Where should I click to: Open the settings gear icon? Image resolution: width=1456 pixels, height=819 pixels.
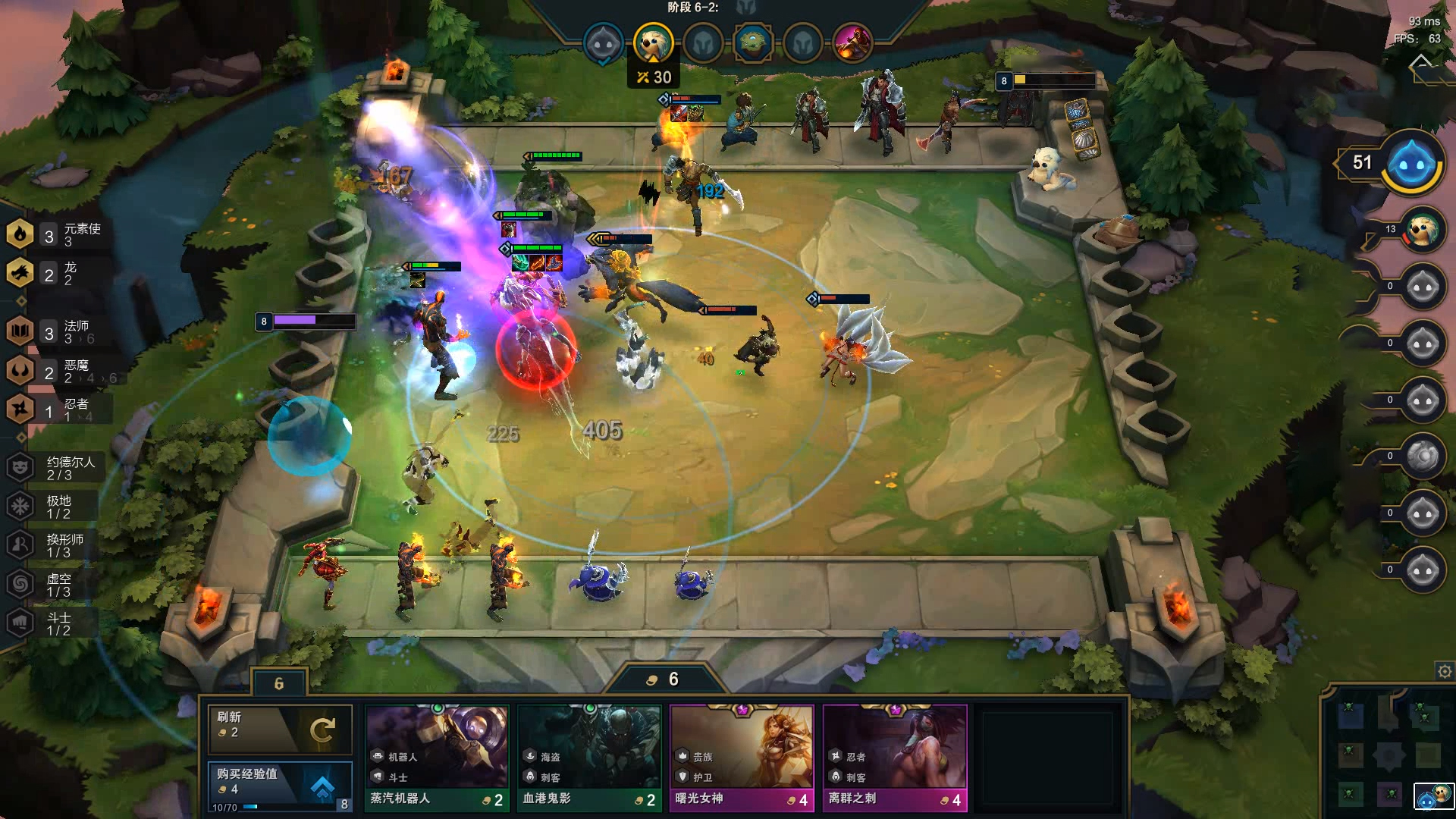tap(1445, 671)
